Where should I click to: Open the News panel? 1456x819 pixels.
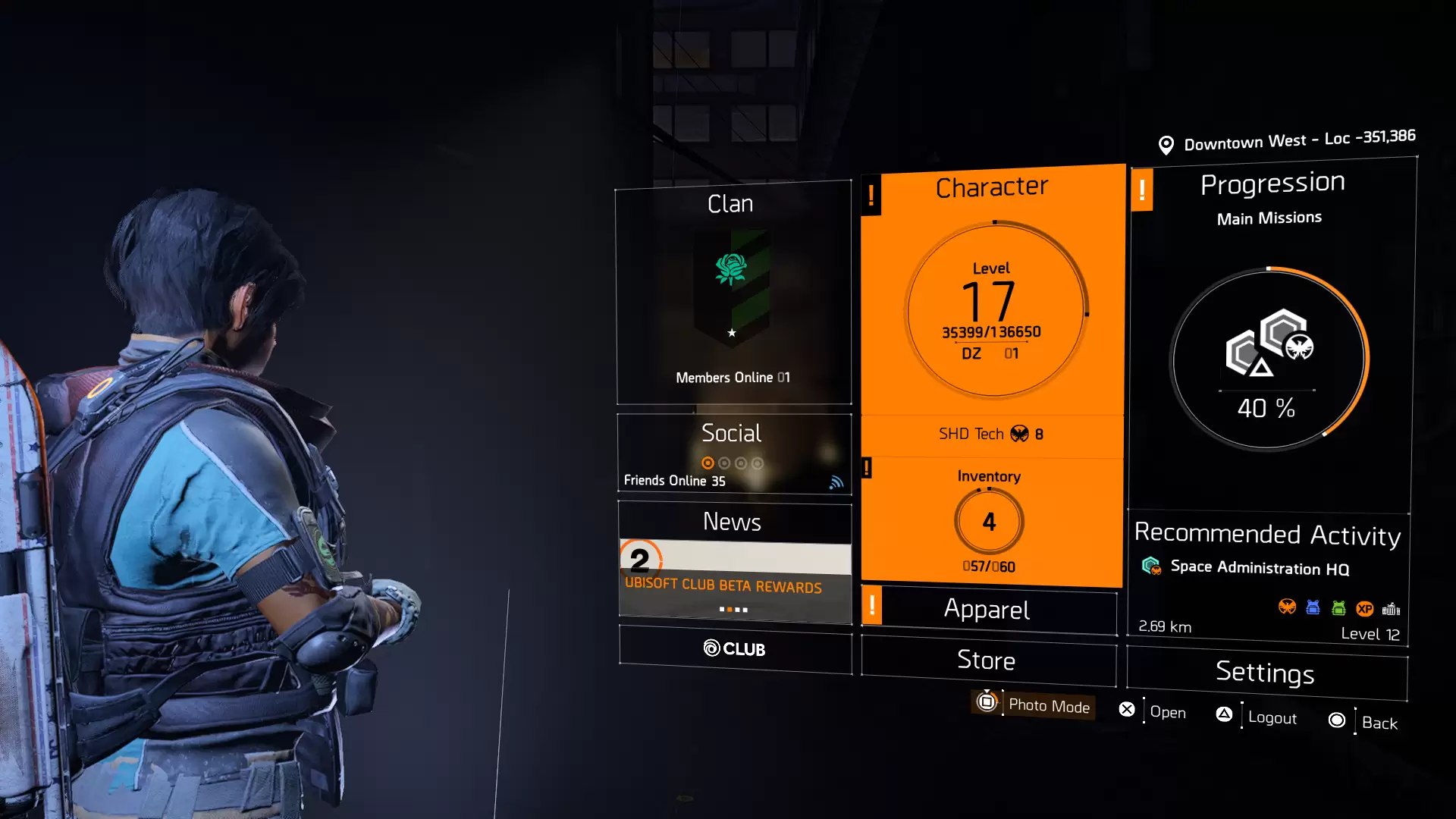coord(733,522)
